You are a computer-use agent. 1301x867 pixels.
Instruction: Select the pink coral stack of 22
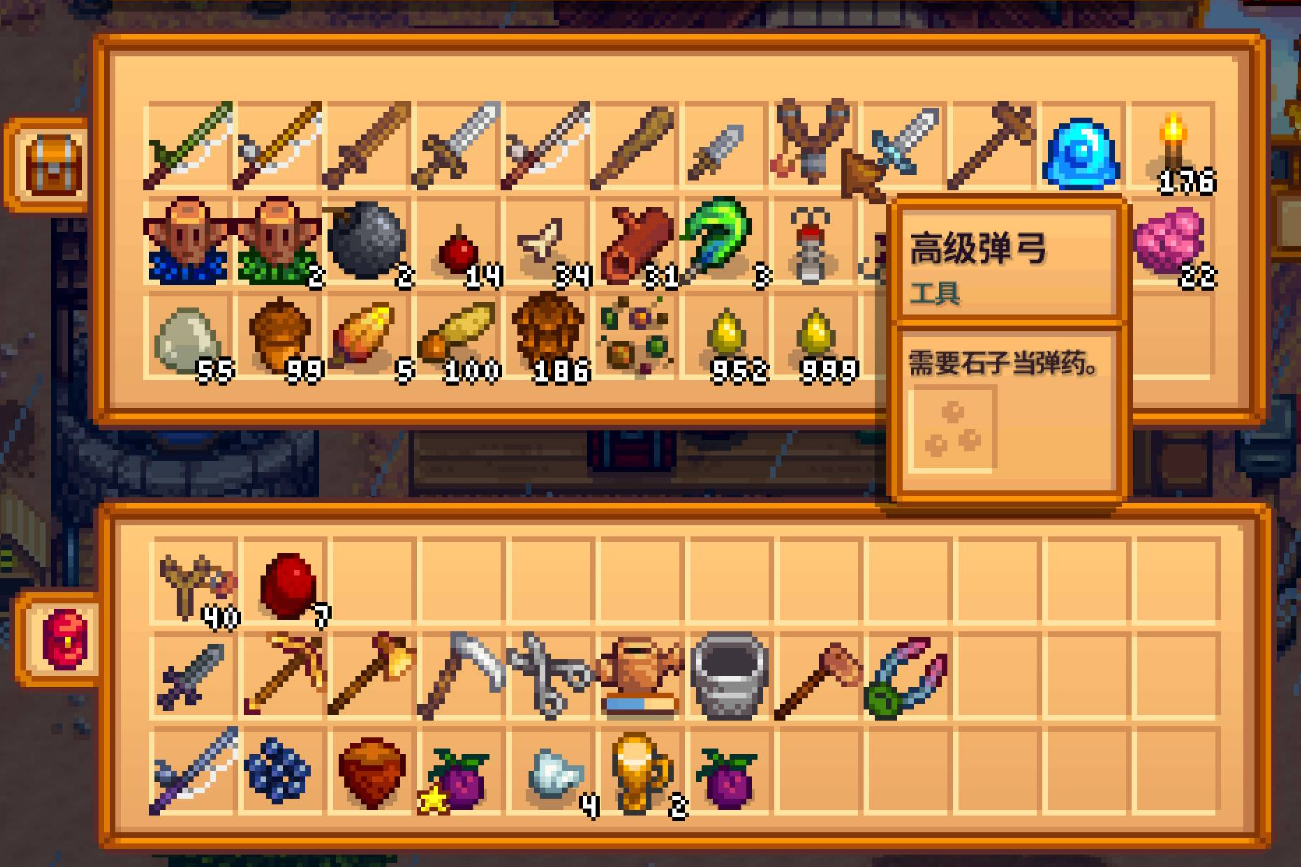(1170, 241)
